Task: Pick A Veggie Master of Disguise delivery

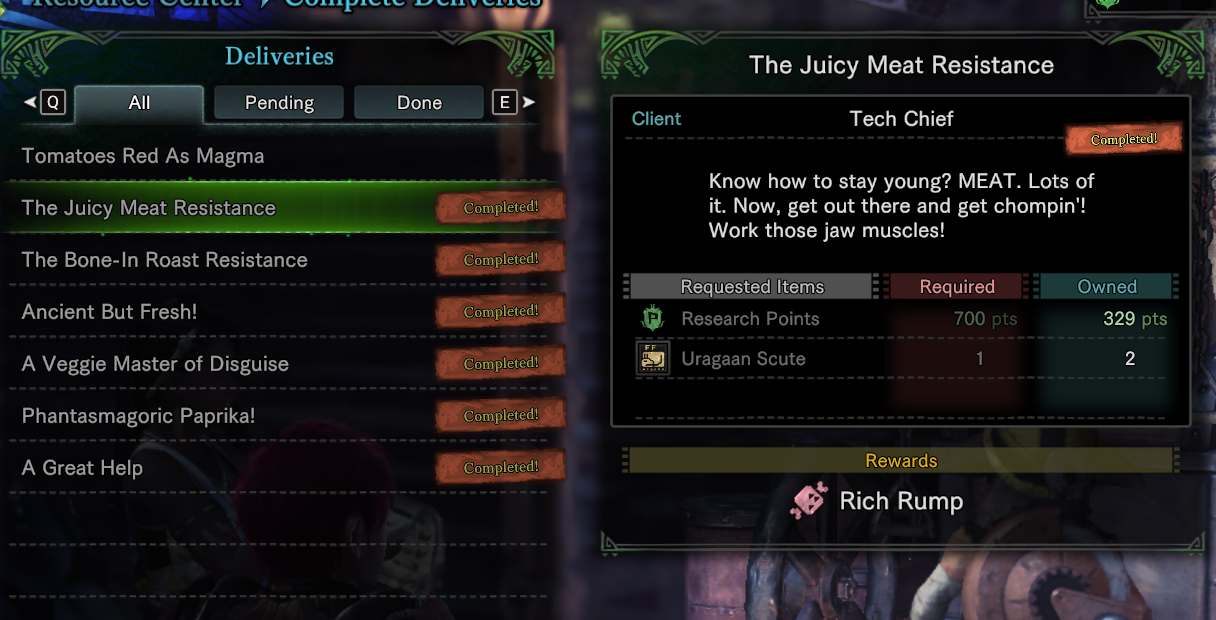Action: [x=155, y=364]
